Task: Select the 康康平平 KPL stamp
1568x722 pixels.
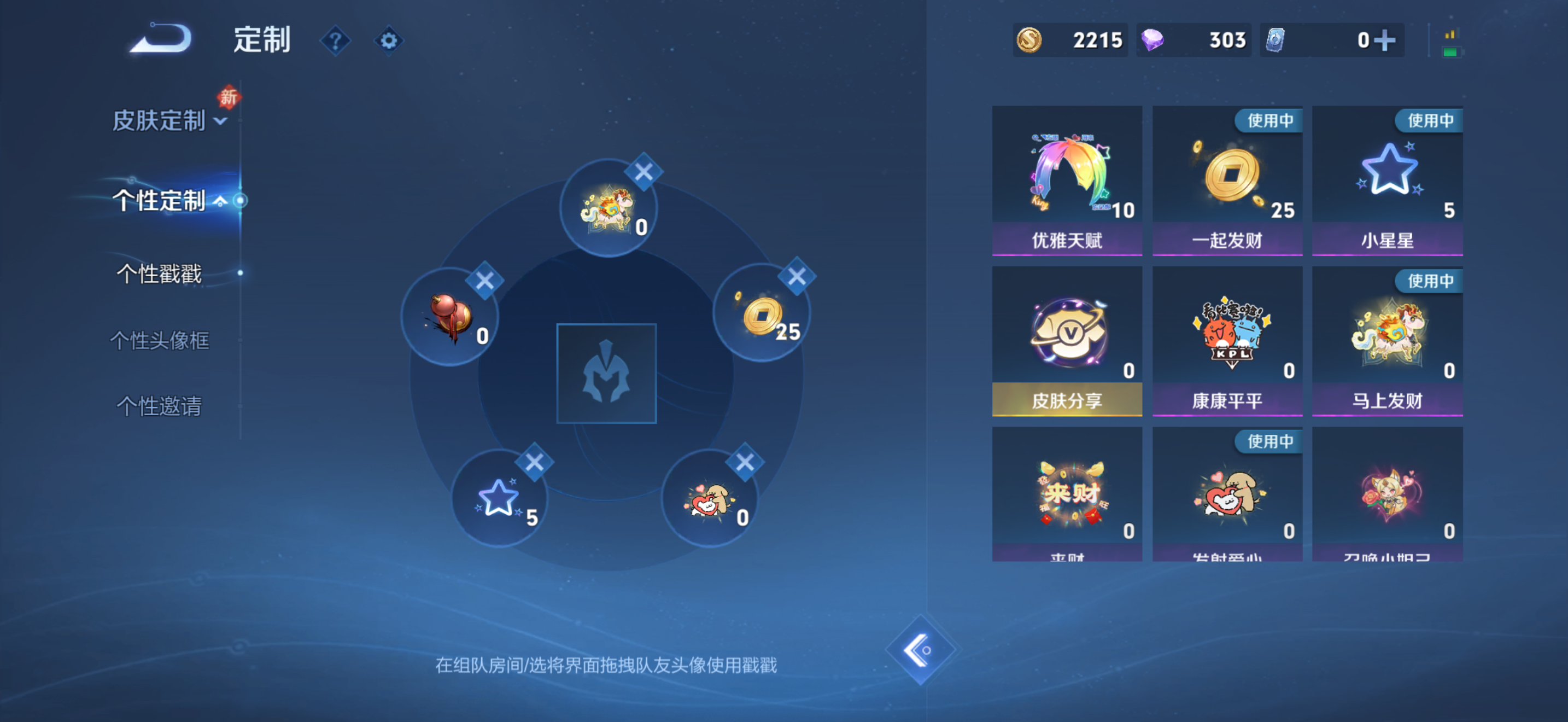Action: [x=1227, y=338]
